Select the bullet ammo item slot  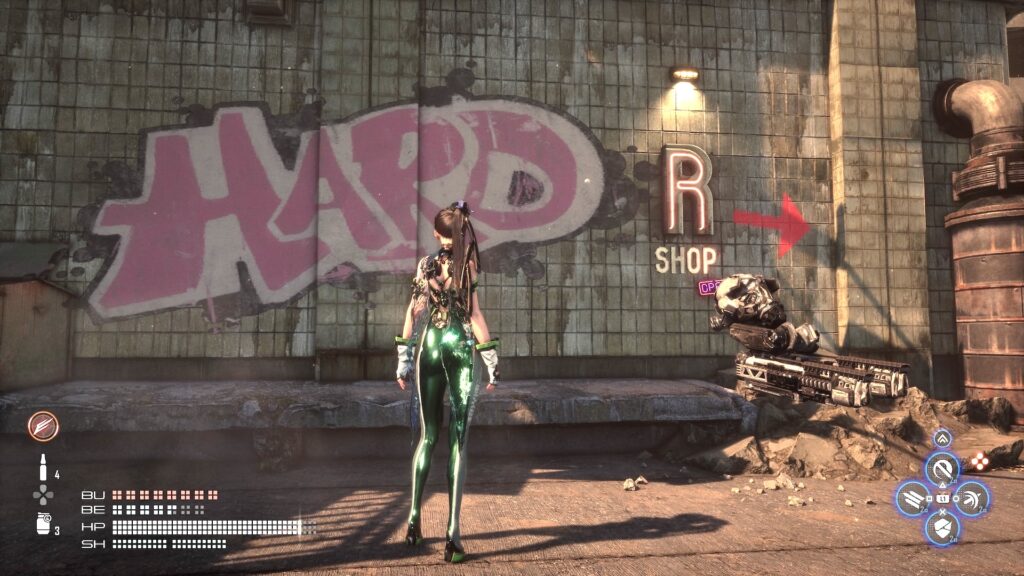click(x=43, y=466)
